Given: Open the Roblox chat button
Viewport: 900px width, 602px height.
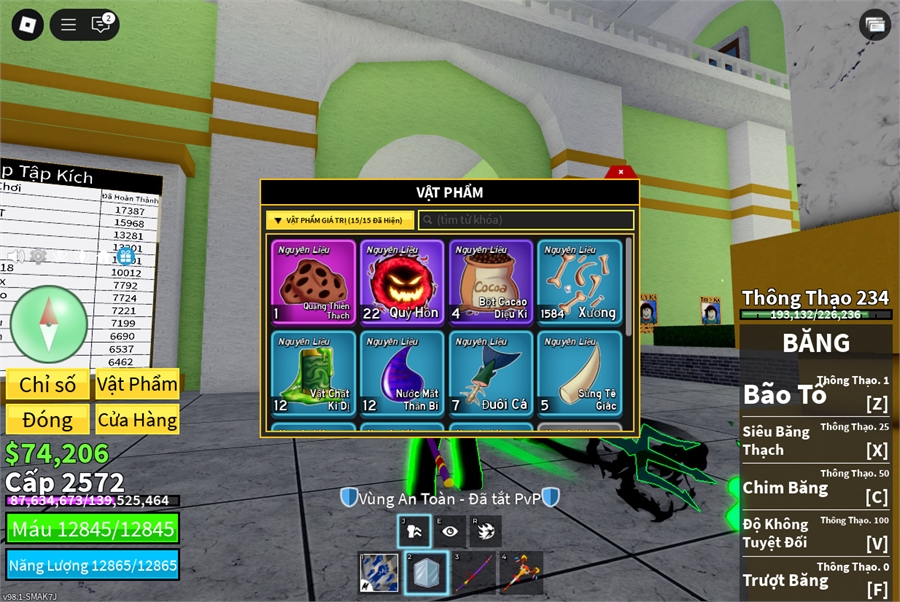Looking at the screenshot, I should click(x=101, y=25).
